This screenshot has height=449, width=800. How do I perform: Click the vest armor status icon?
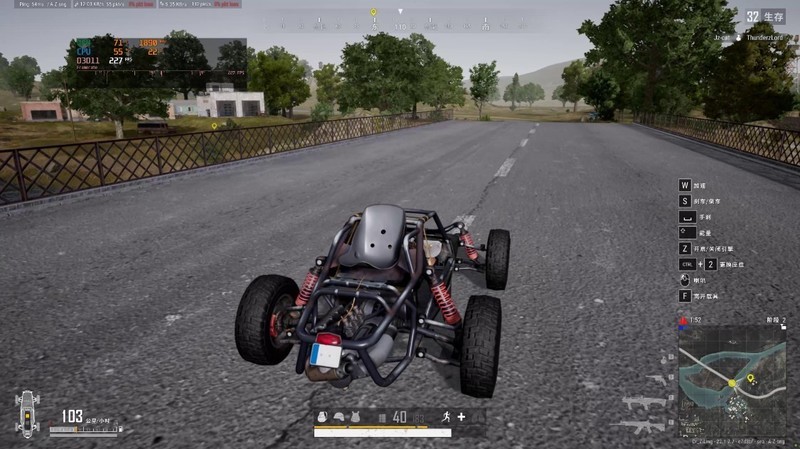click(356, 417)
